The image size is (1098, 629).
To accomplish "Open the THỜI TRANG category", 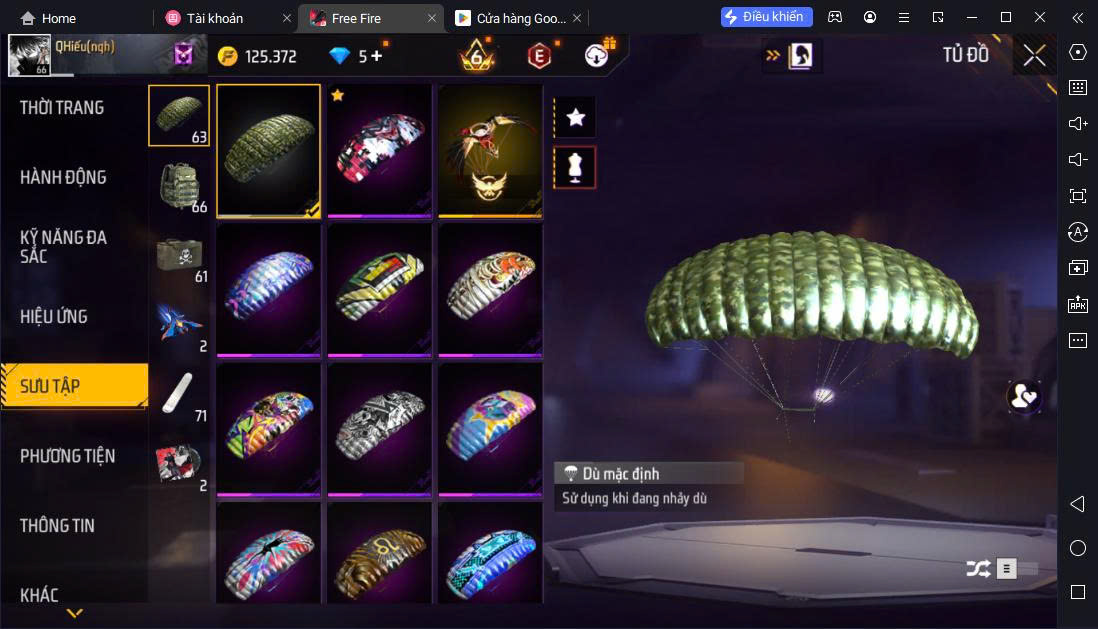I will (62, 108).
